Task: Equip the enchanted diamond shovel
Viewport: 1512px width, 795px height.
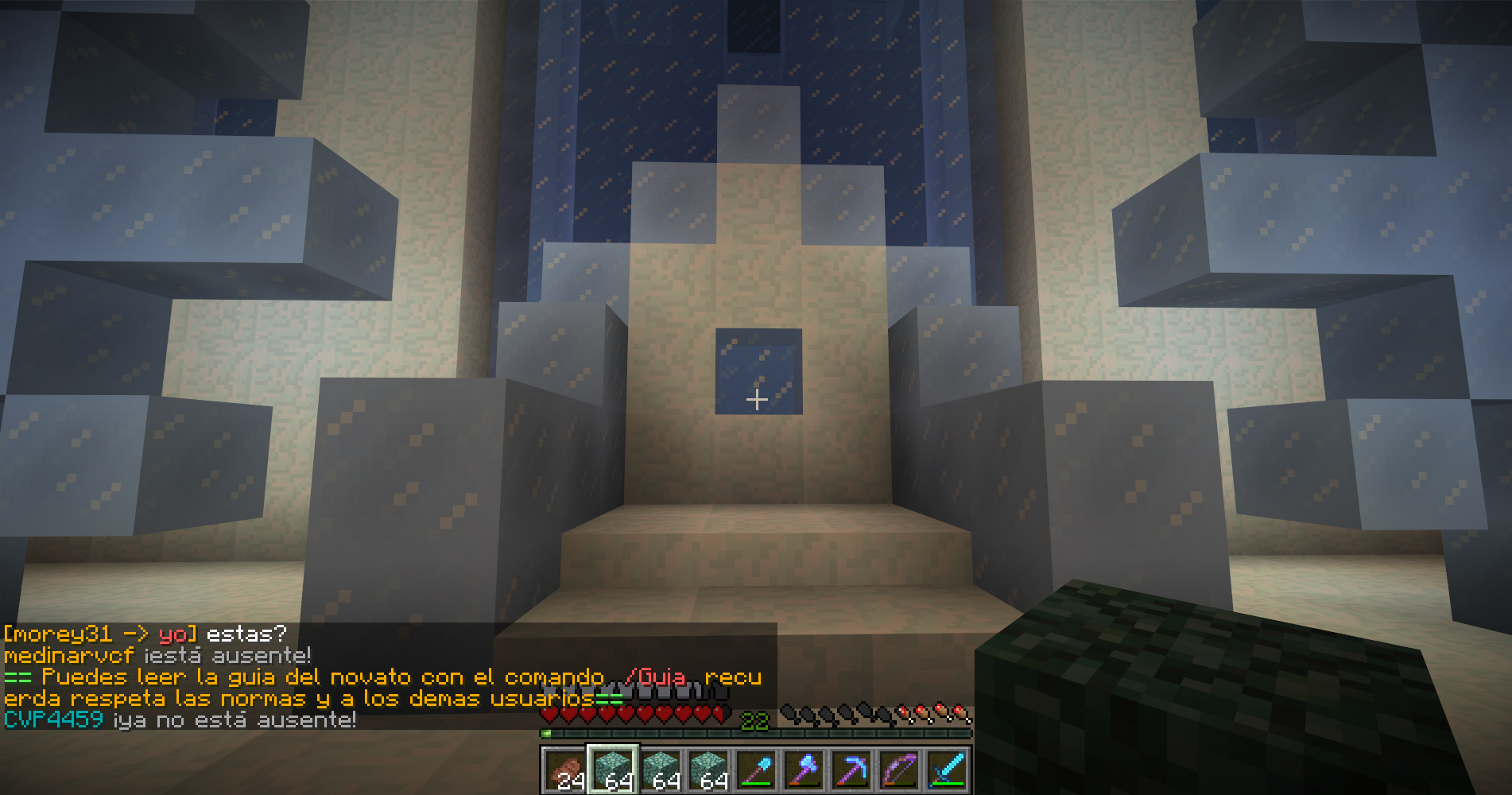Action: coord(756,770)
